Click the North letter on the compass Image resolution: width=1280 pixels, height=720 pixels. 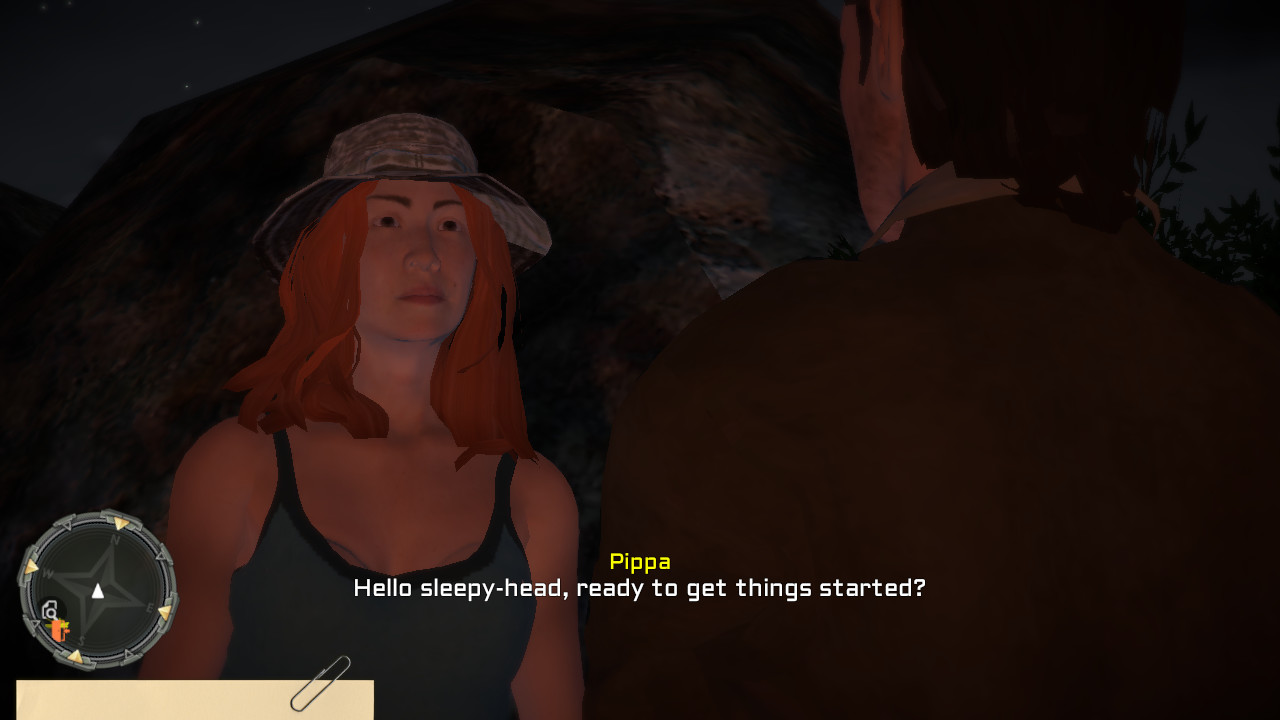tap(114, 540)
